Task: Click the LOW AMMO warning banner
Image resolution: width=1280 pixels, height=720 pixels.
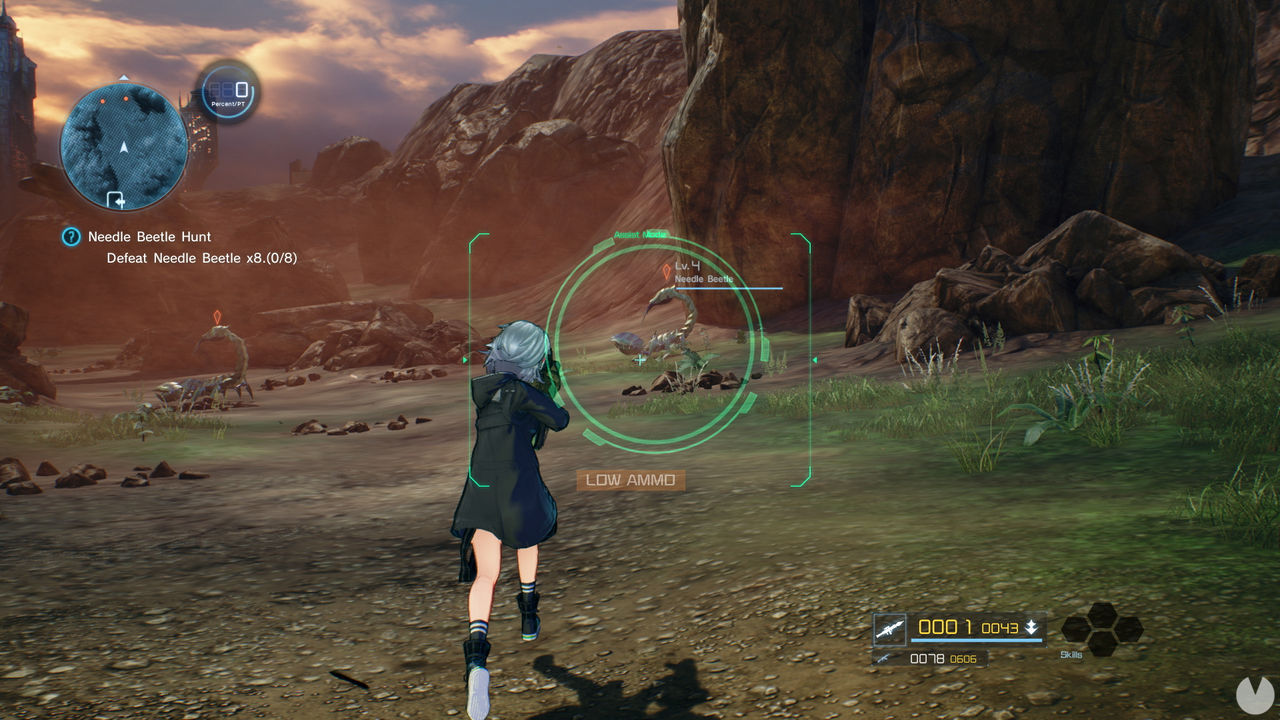Action: coord(631,479)
